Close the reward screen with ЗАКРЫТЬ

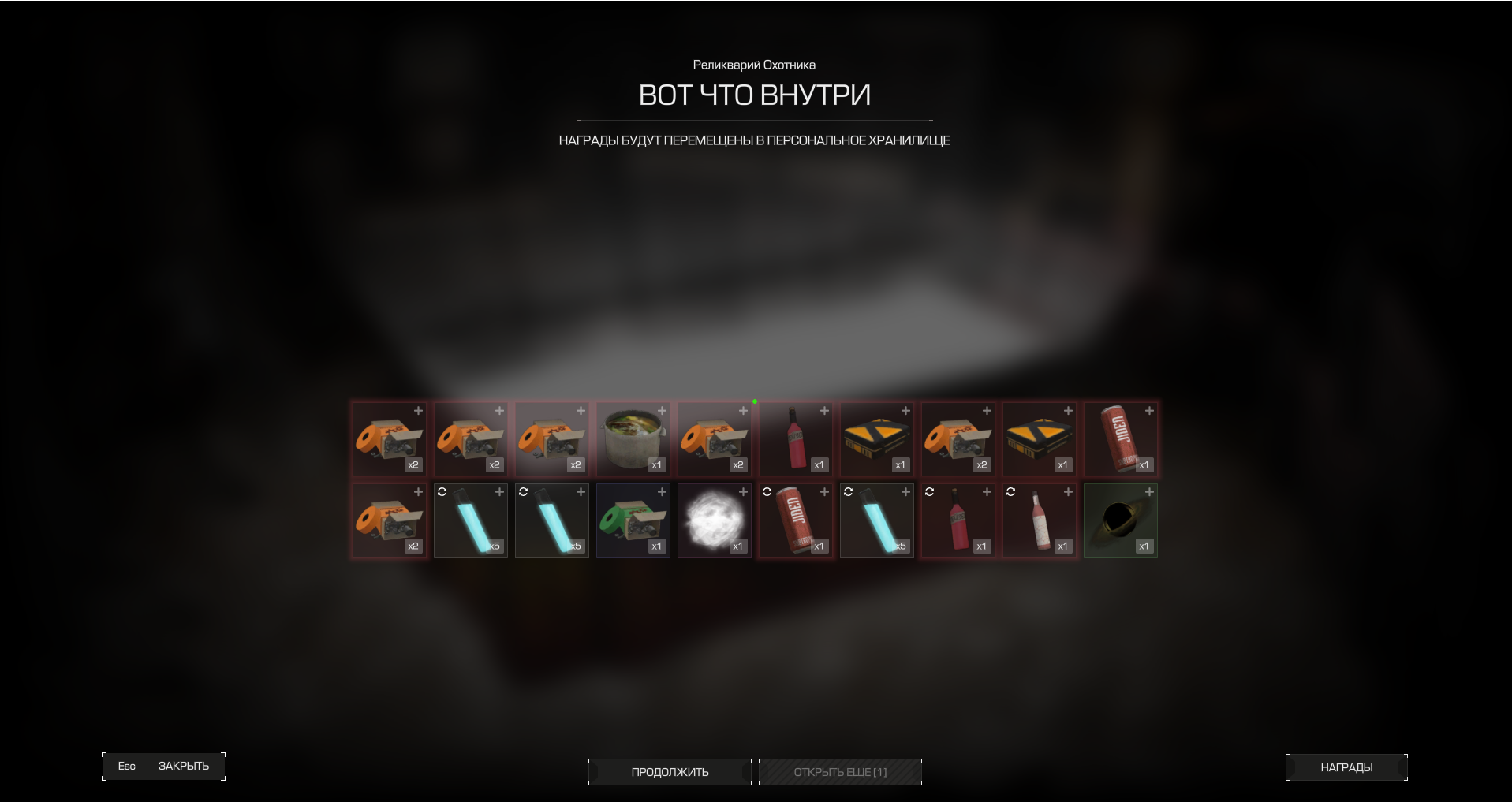tap(183, 766)
